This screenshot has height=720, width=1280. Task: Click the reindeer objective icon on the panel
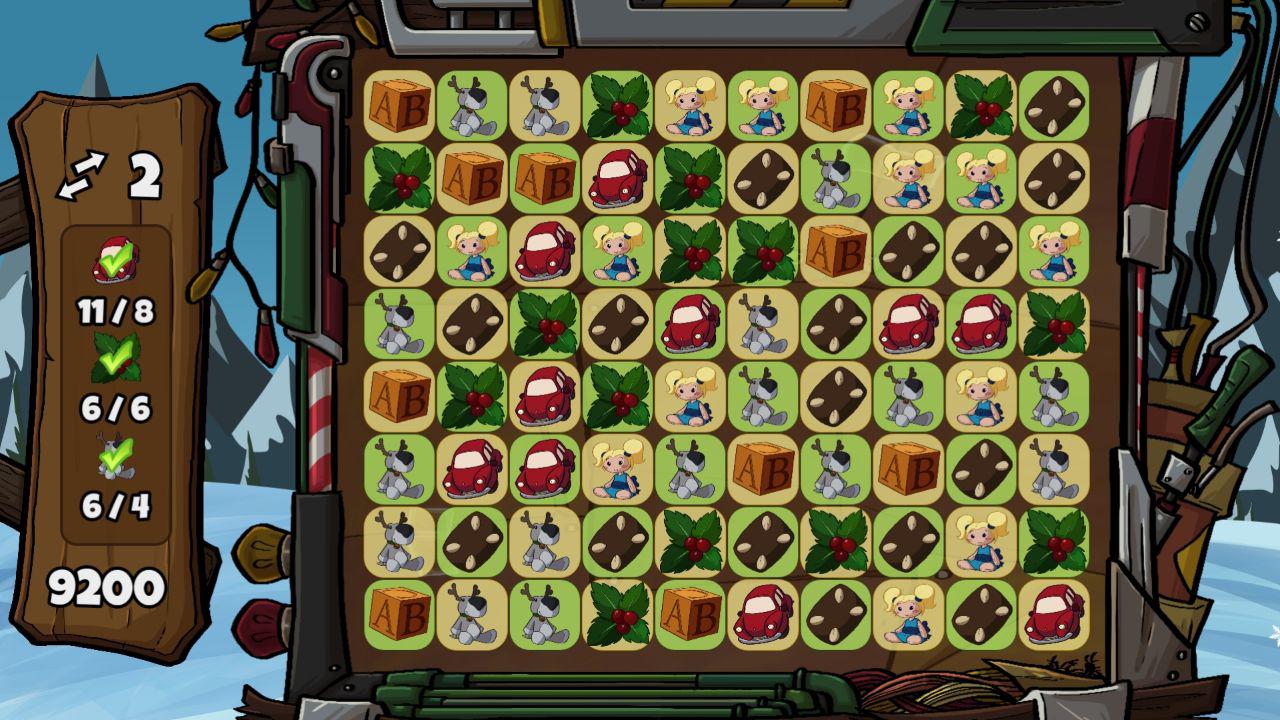(x=116, y=456)
